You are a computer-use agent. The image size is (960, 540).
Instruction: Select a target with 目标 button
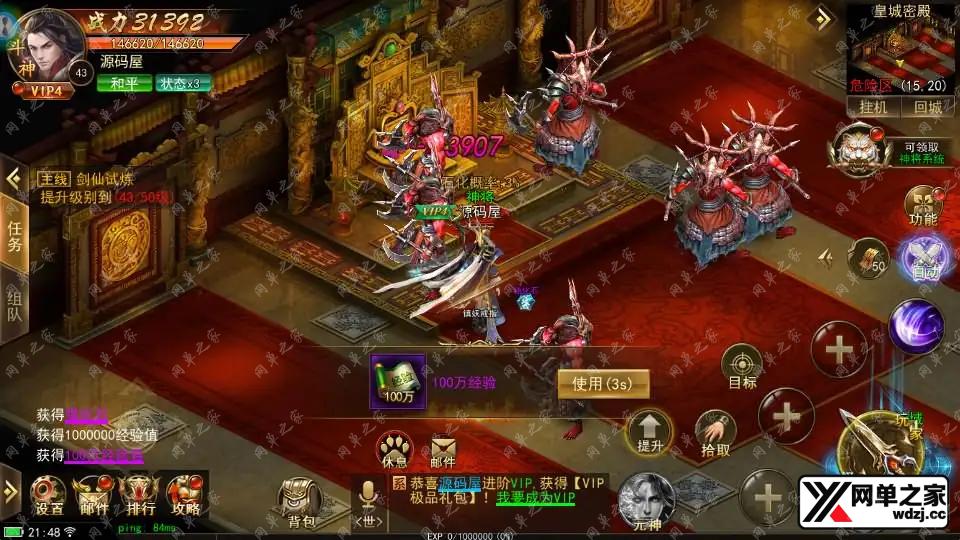pos(742,367)
